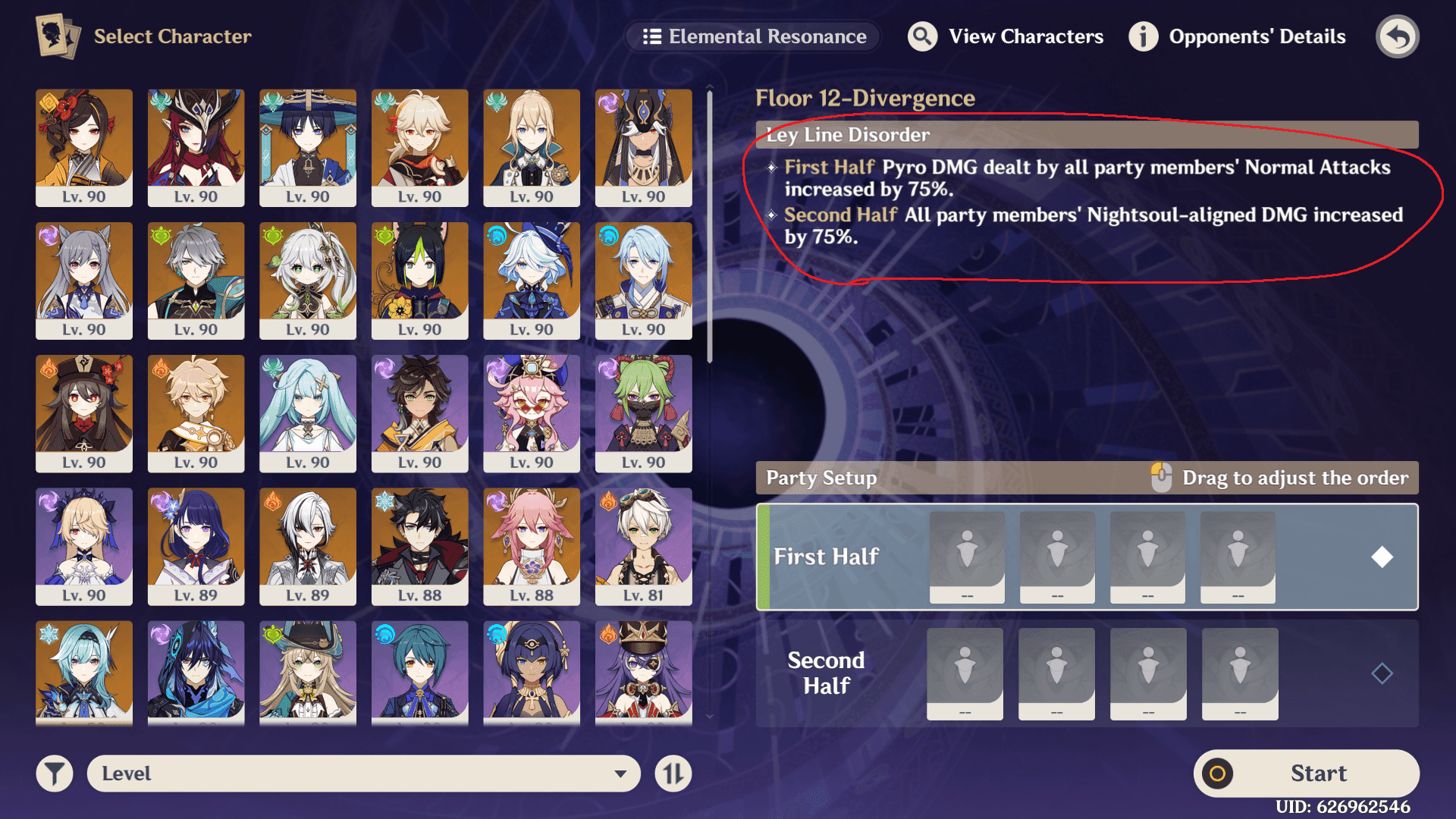Open the Level sorting dropdown
The image size is (1456, 819).
click(x=364, y=773)
